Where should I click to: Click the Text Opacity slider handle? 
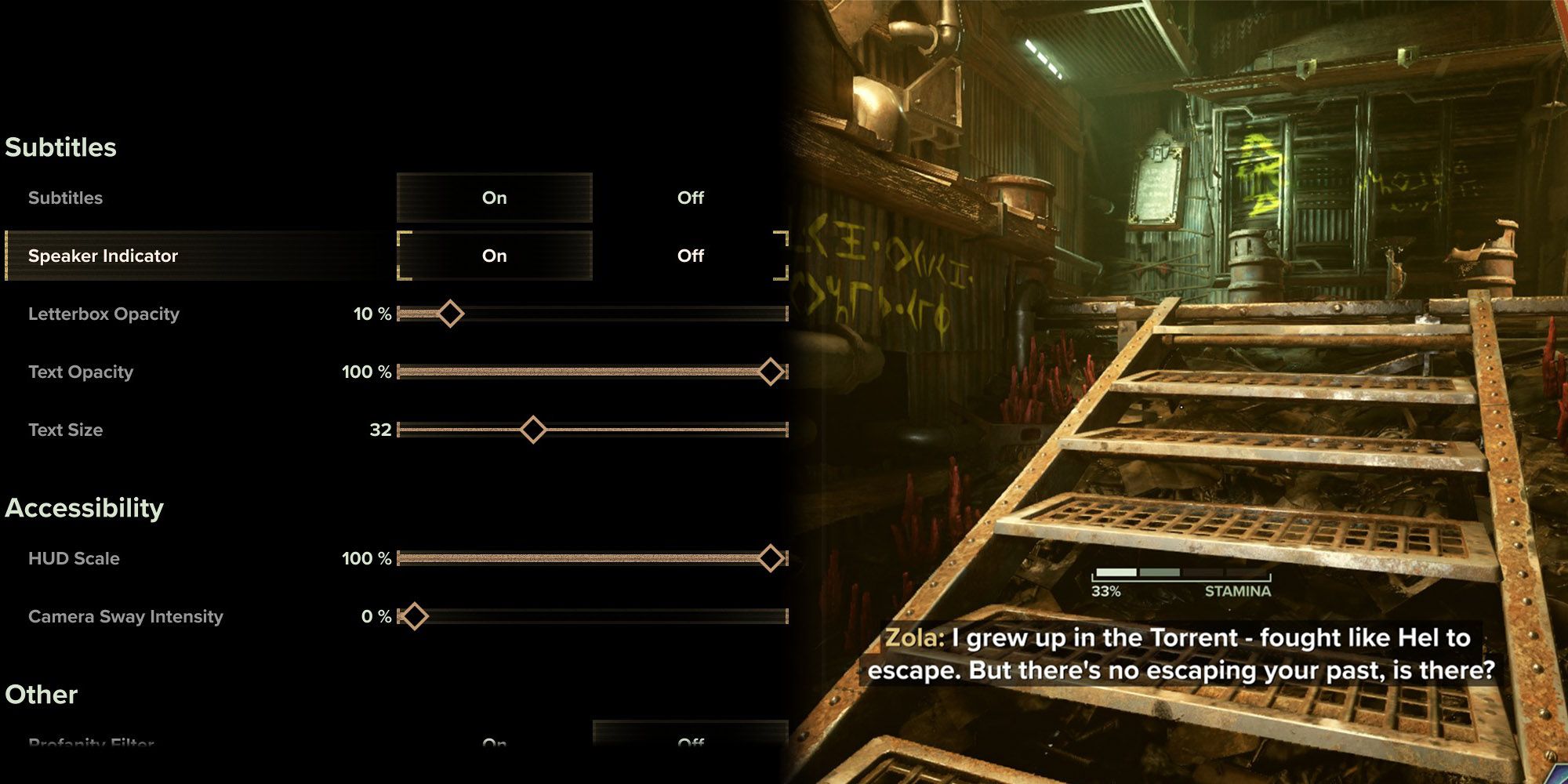point(771,372)
